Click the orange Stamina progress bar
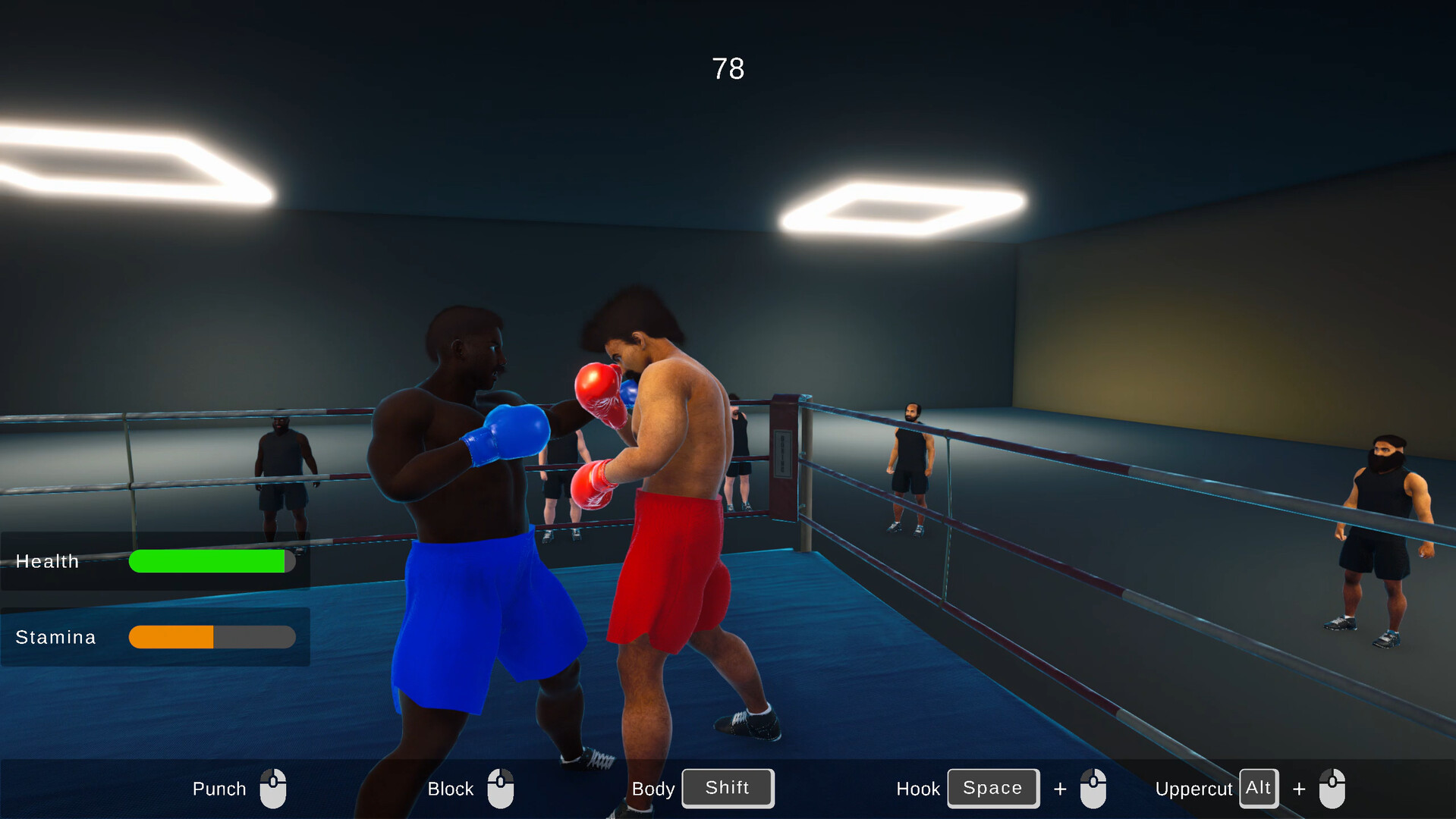The width and height of the screenshot is (1456, 819). 172,637
